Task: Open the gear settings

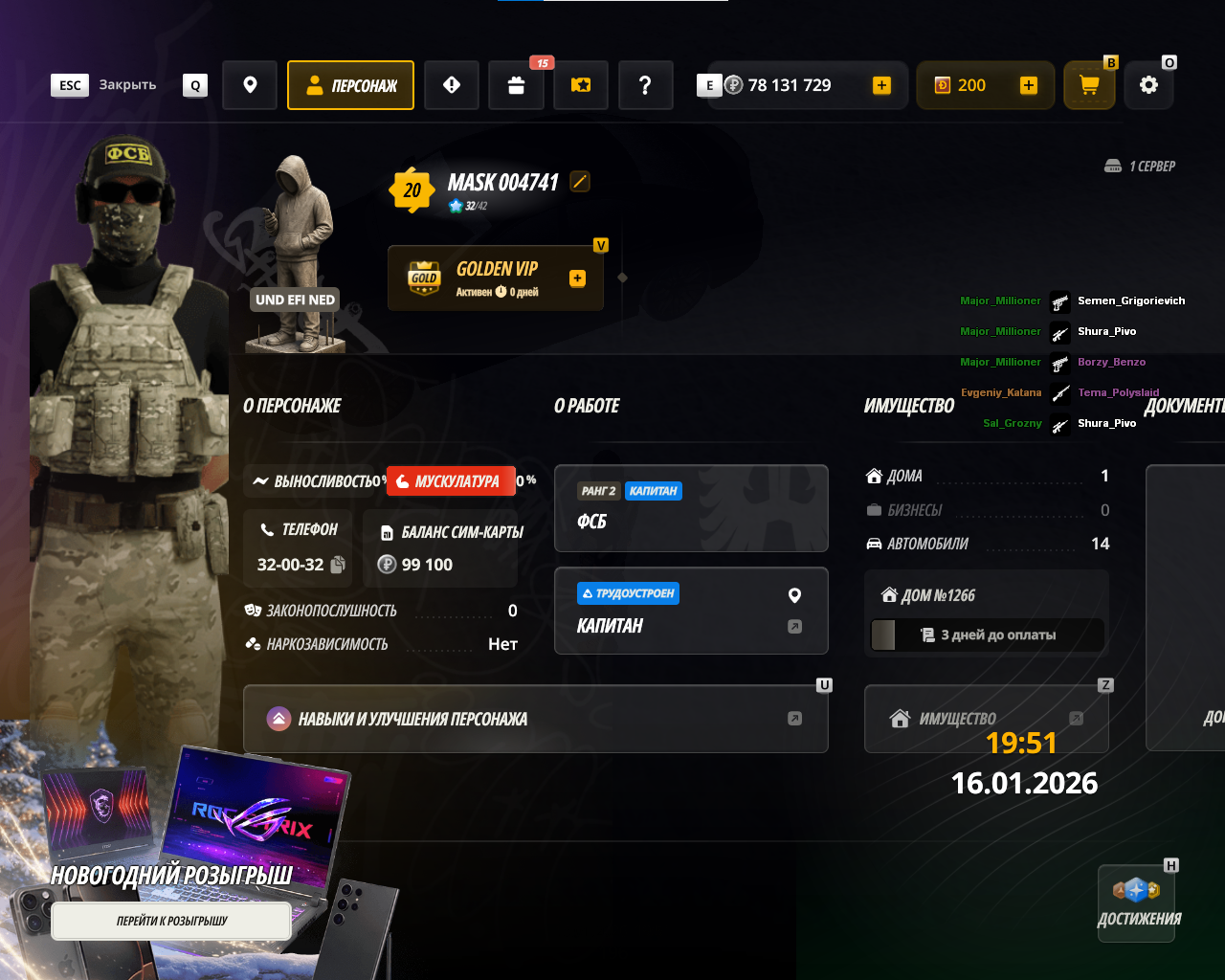Action: click(1148, 85)
